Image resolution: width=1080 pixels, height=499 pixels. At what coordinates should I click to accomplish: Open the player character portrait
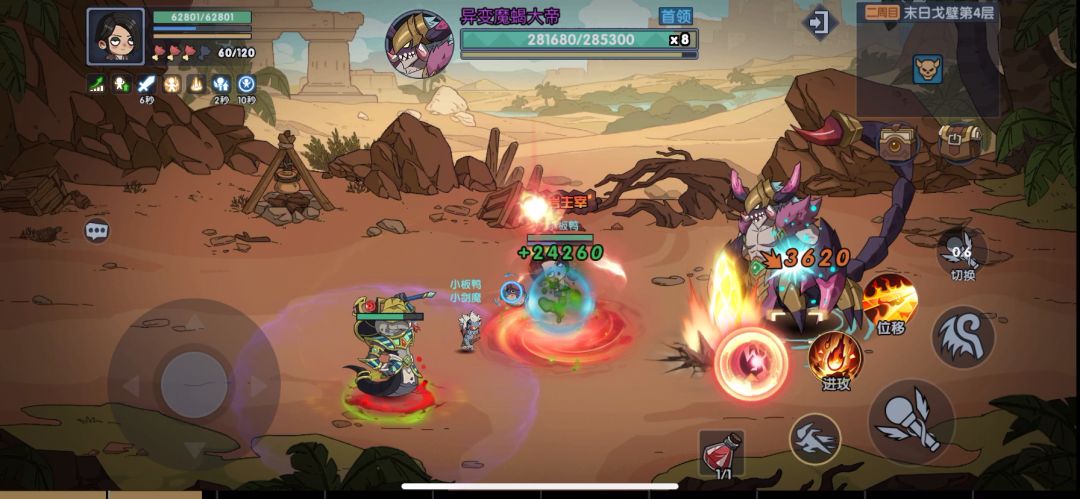point(115,37)
